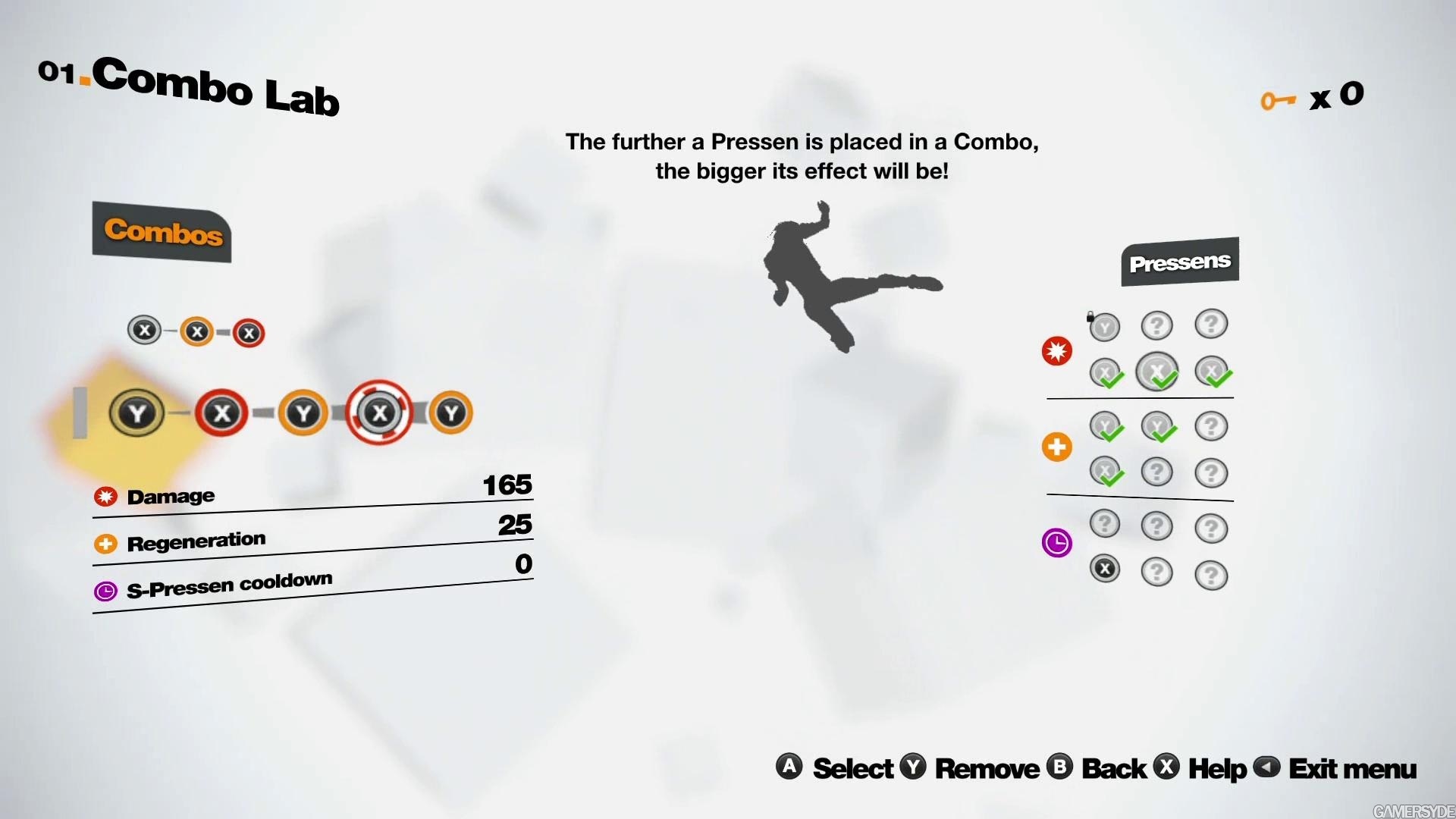
Task: Select the black Y slot starting the five-hit combo
Action: (x=137, y=413)
